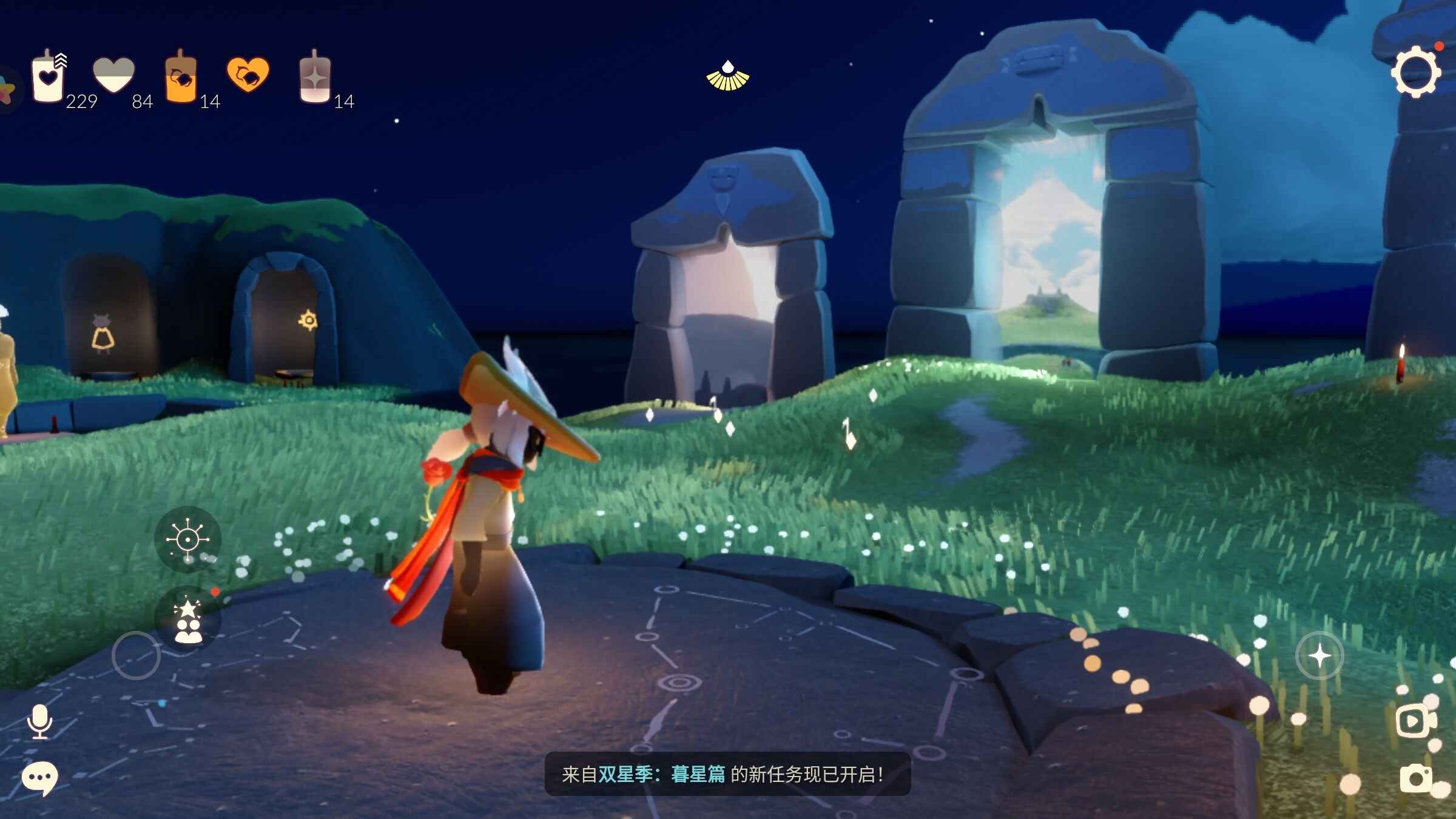Screen dimensions: 1456x819
Task: Start video recording with camcorder icon
Action: pyautogui.click(x=1414, y=721)
